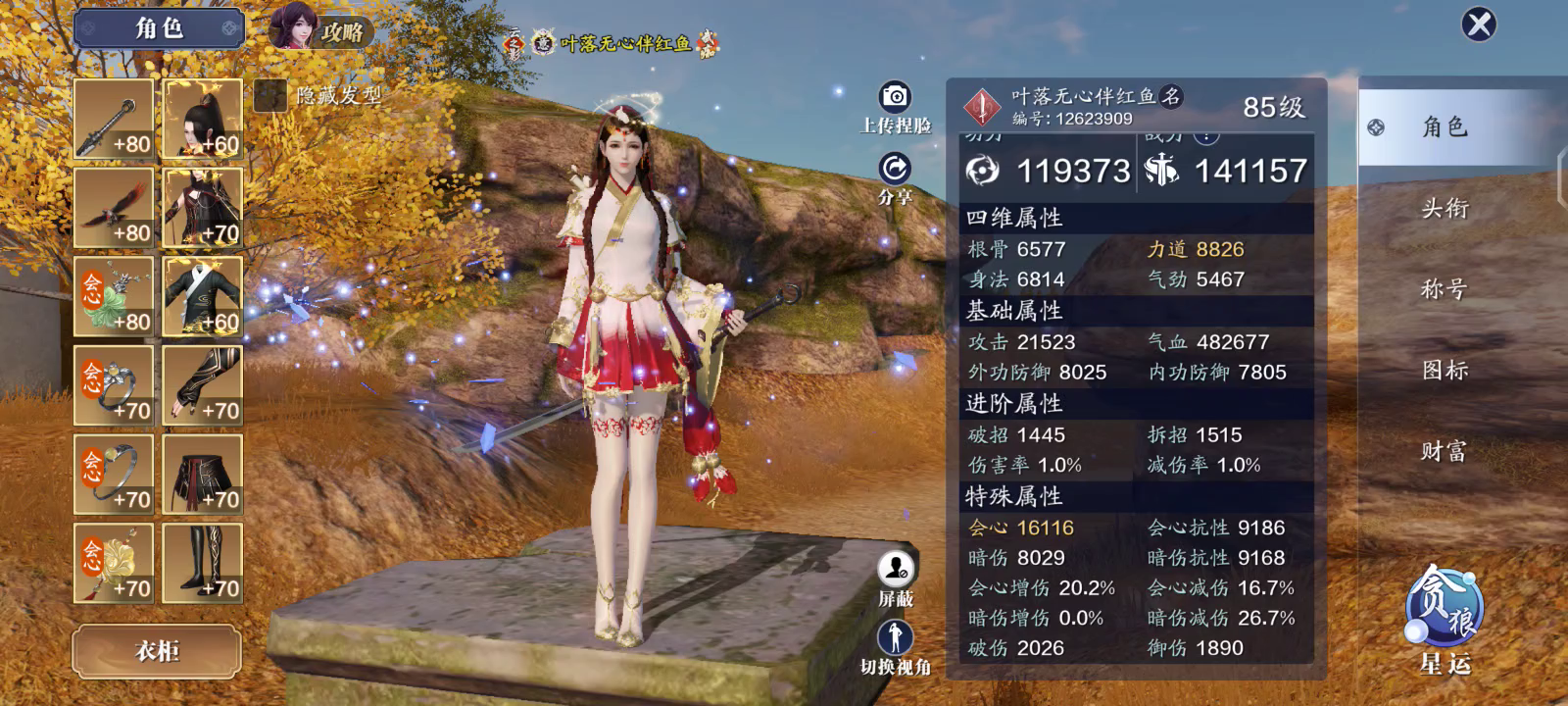Switch to the 头衔 tab
The height and width of the screenshot is (706, 1568).
1445,208
